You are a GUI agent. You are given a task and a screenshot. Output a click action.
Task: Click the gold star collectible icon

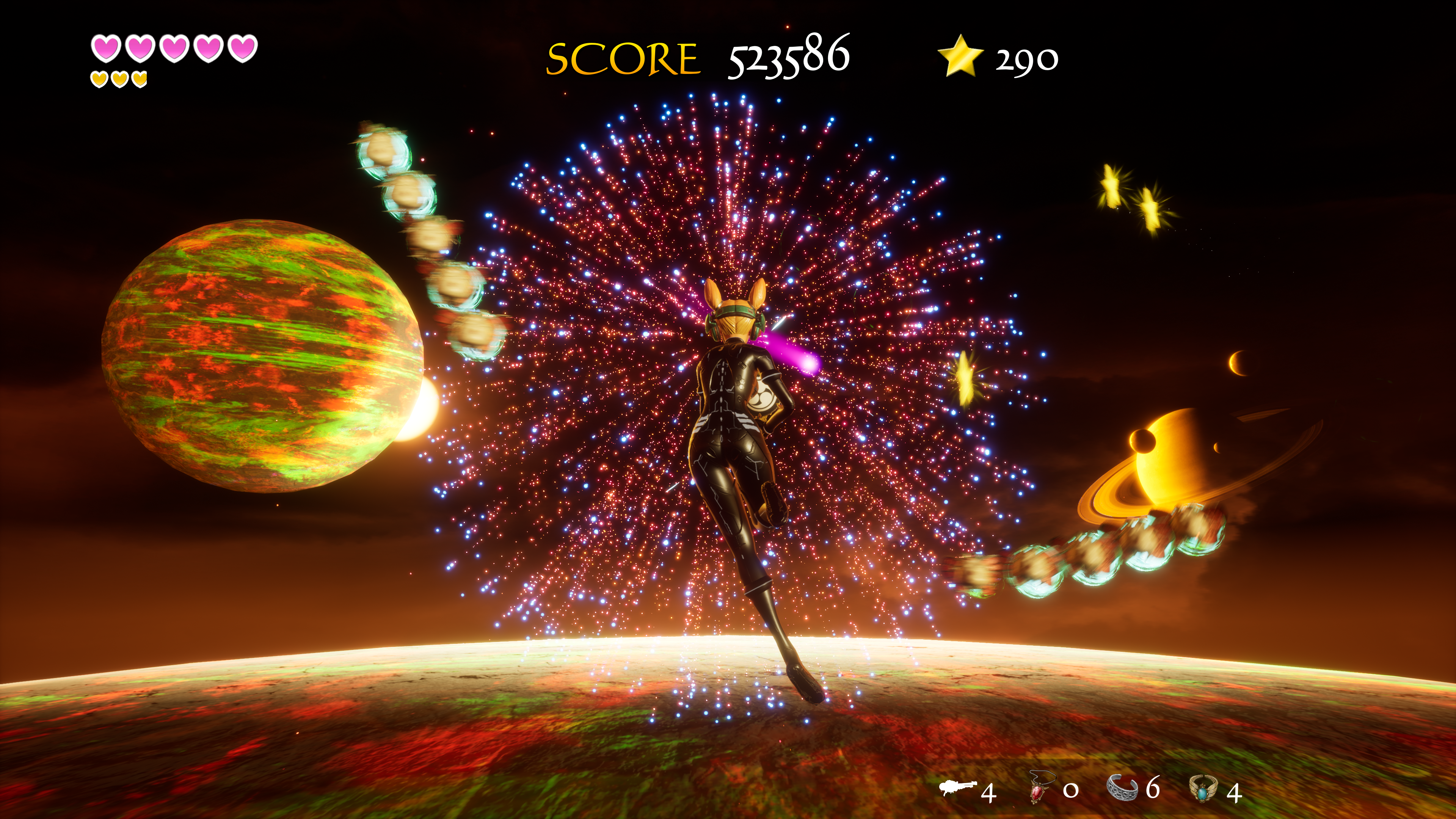pos(960,56)
